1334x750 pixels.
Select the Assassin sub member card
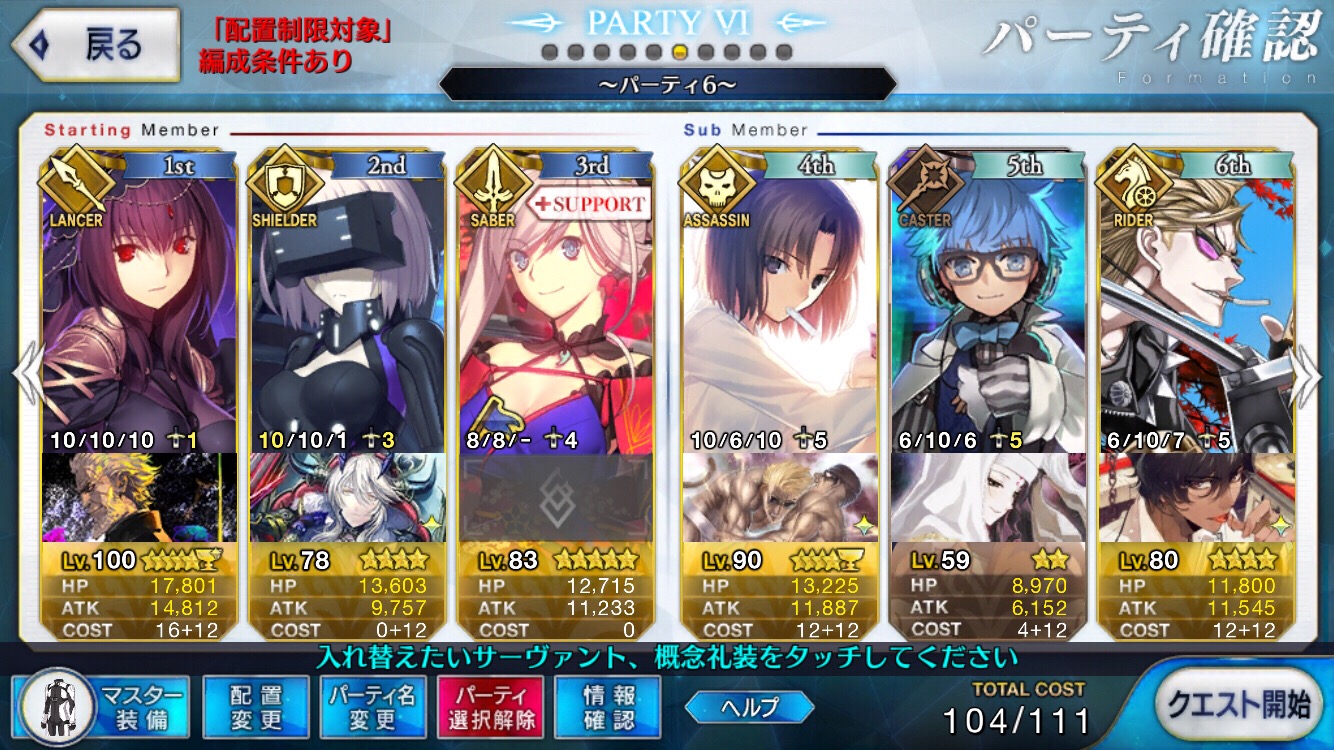pyautogui.click(x=780, y=300)
